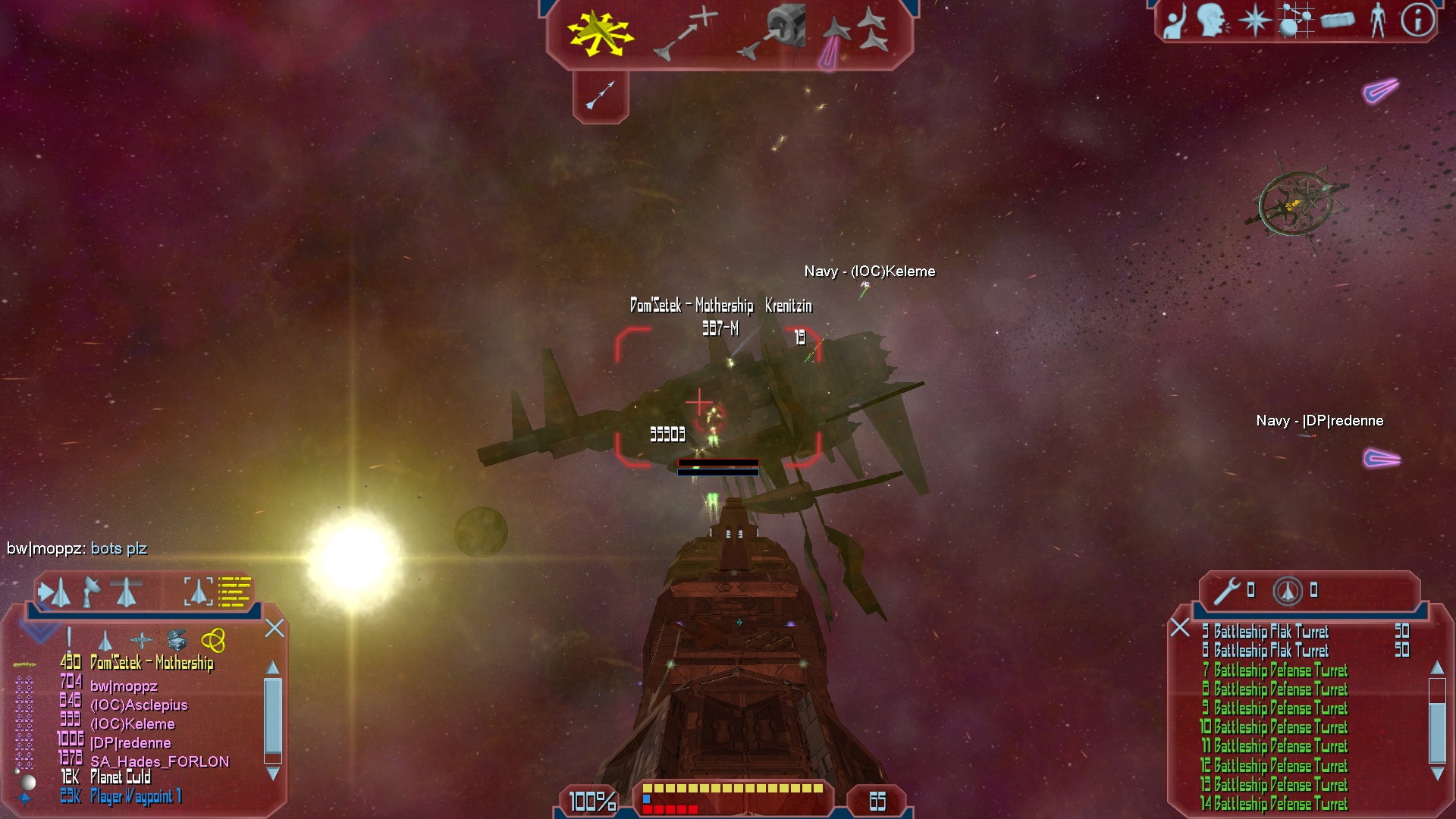This screenshot has height=819, width=1456.
Task: Switch to the radar dish tab
Action: (91, 591)
